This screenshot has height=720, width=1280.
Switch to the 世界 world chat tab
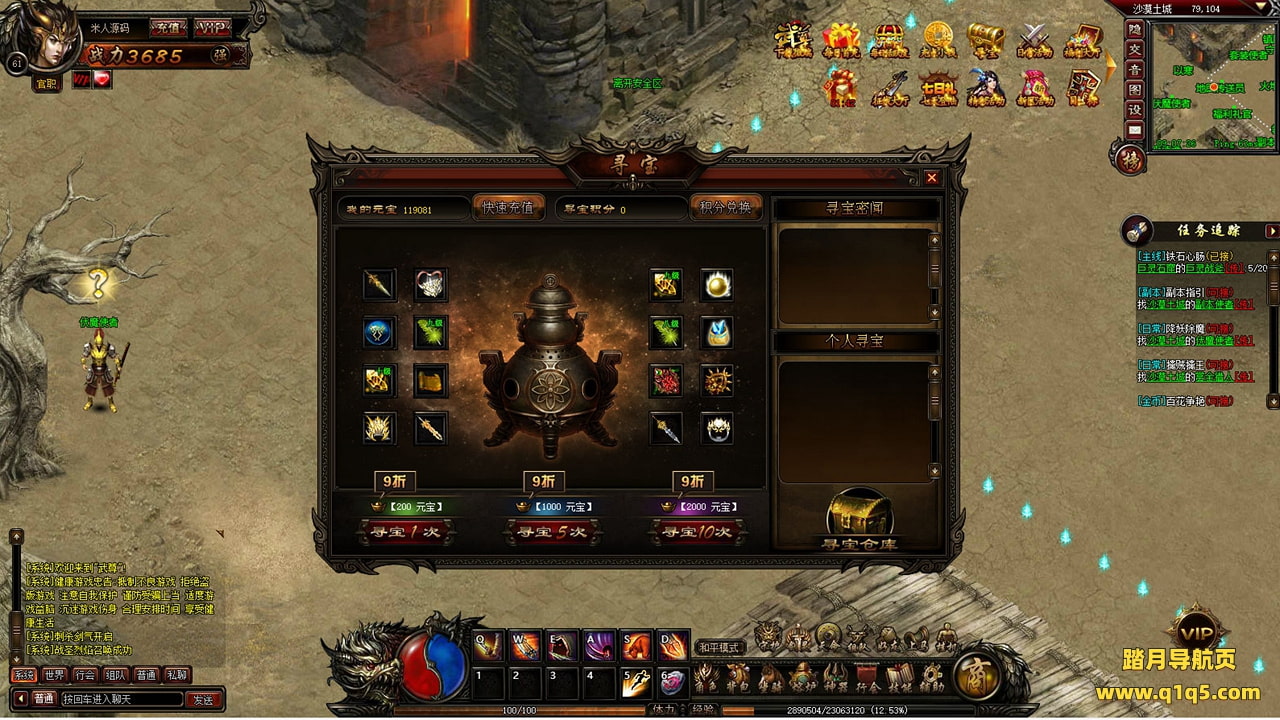54,675
